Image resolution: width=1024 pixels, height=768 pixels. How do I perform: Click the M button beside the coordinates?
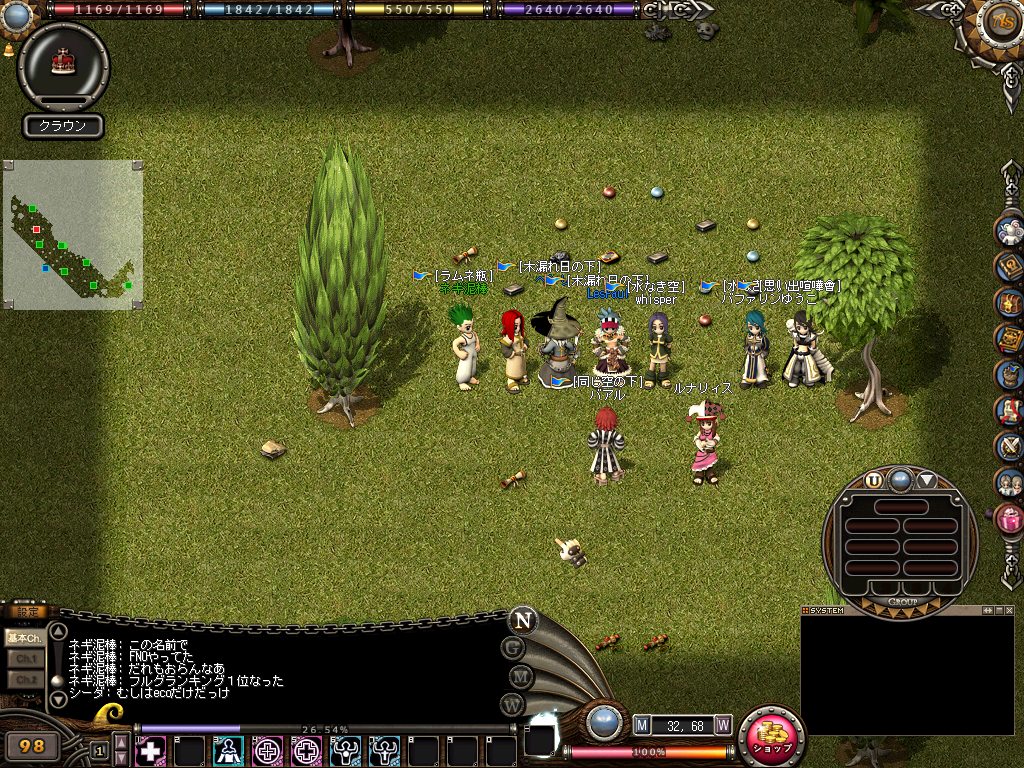[x=642, y=724]
